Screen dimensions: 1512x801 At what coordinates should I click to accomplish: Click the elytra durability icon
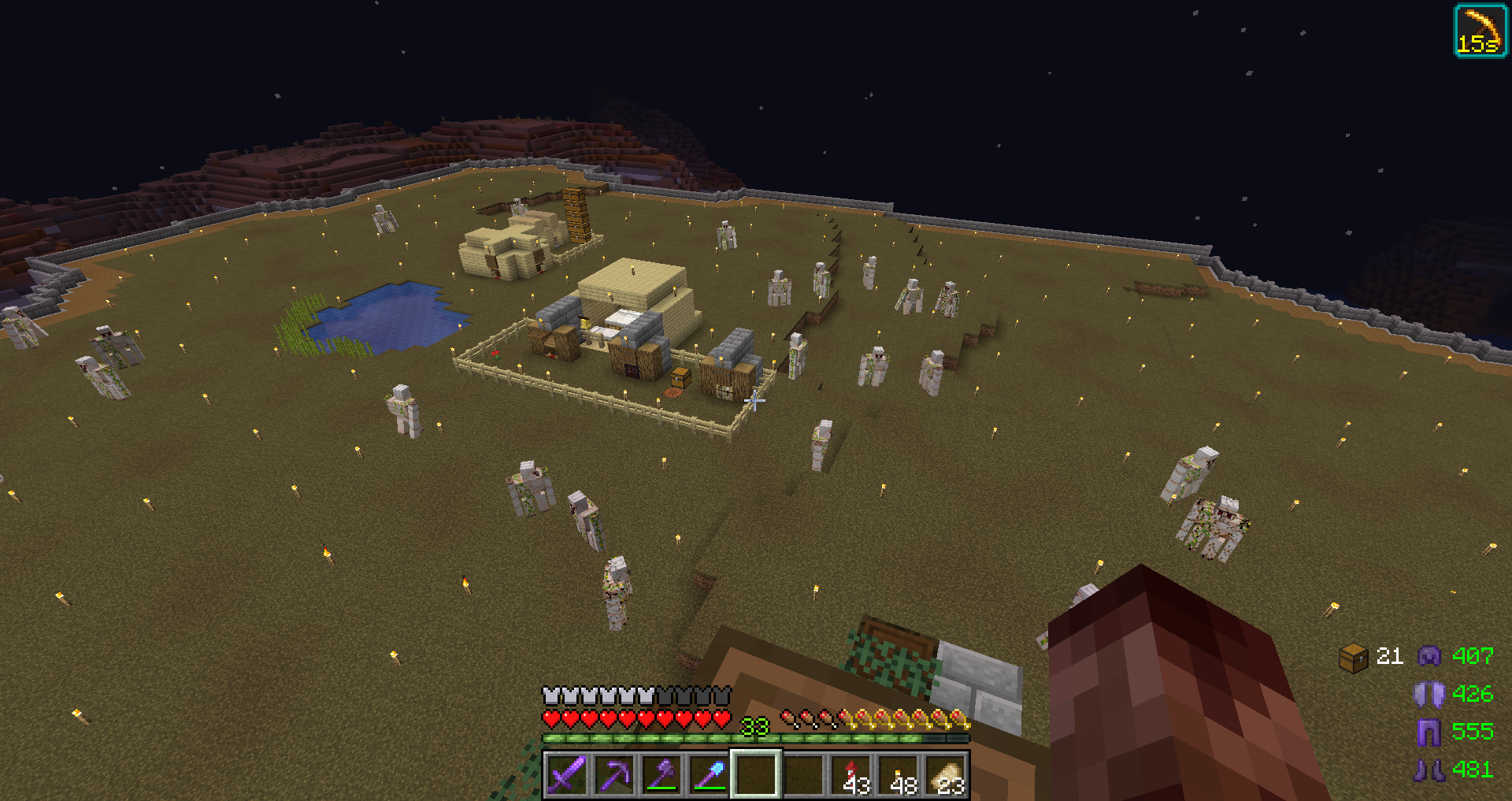[x=1429, y=694]
